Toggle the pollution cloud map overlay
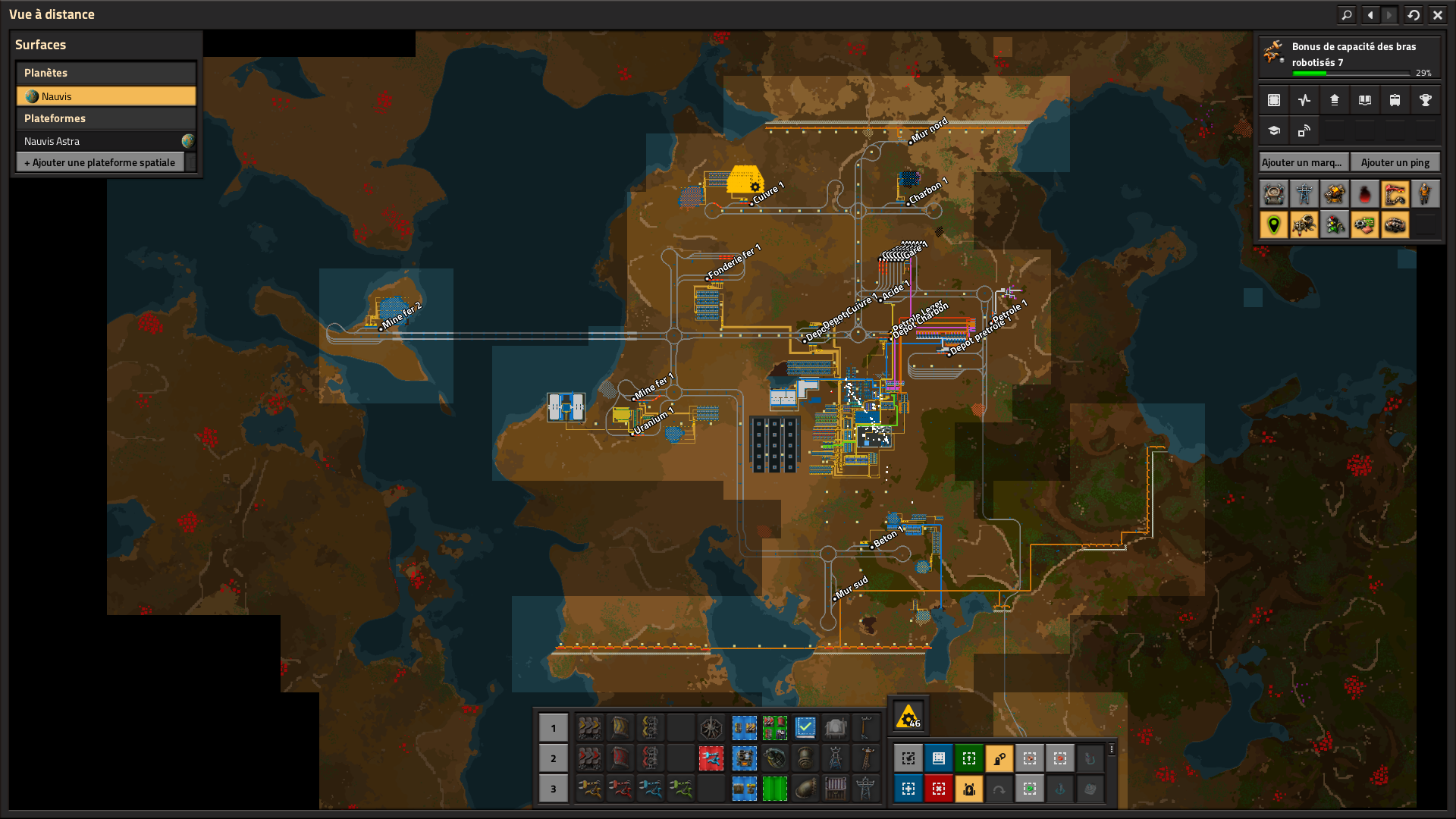Screen dimensions: 1456x819 (1364, 194)
